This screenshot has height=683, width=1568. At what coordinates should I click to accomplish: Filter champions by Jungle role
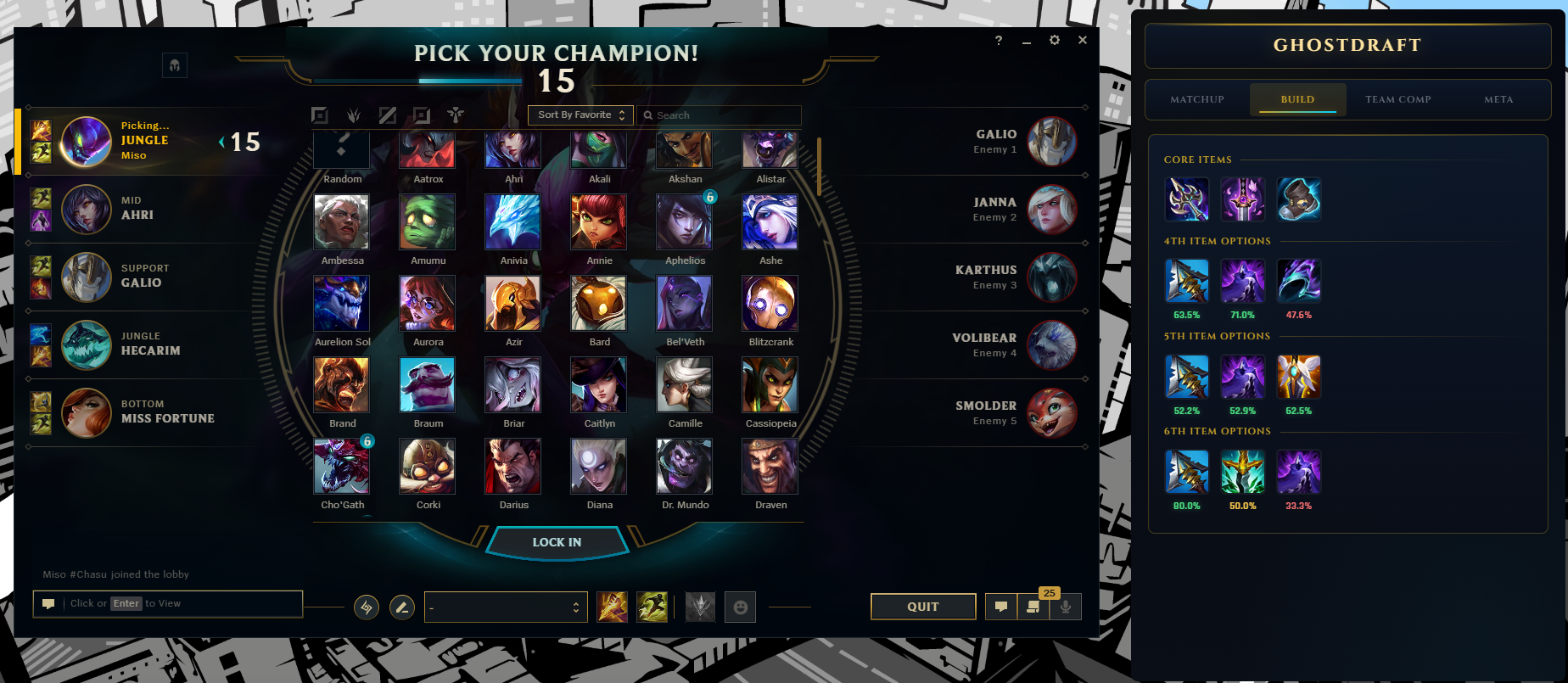tap(354, 115)
